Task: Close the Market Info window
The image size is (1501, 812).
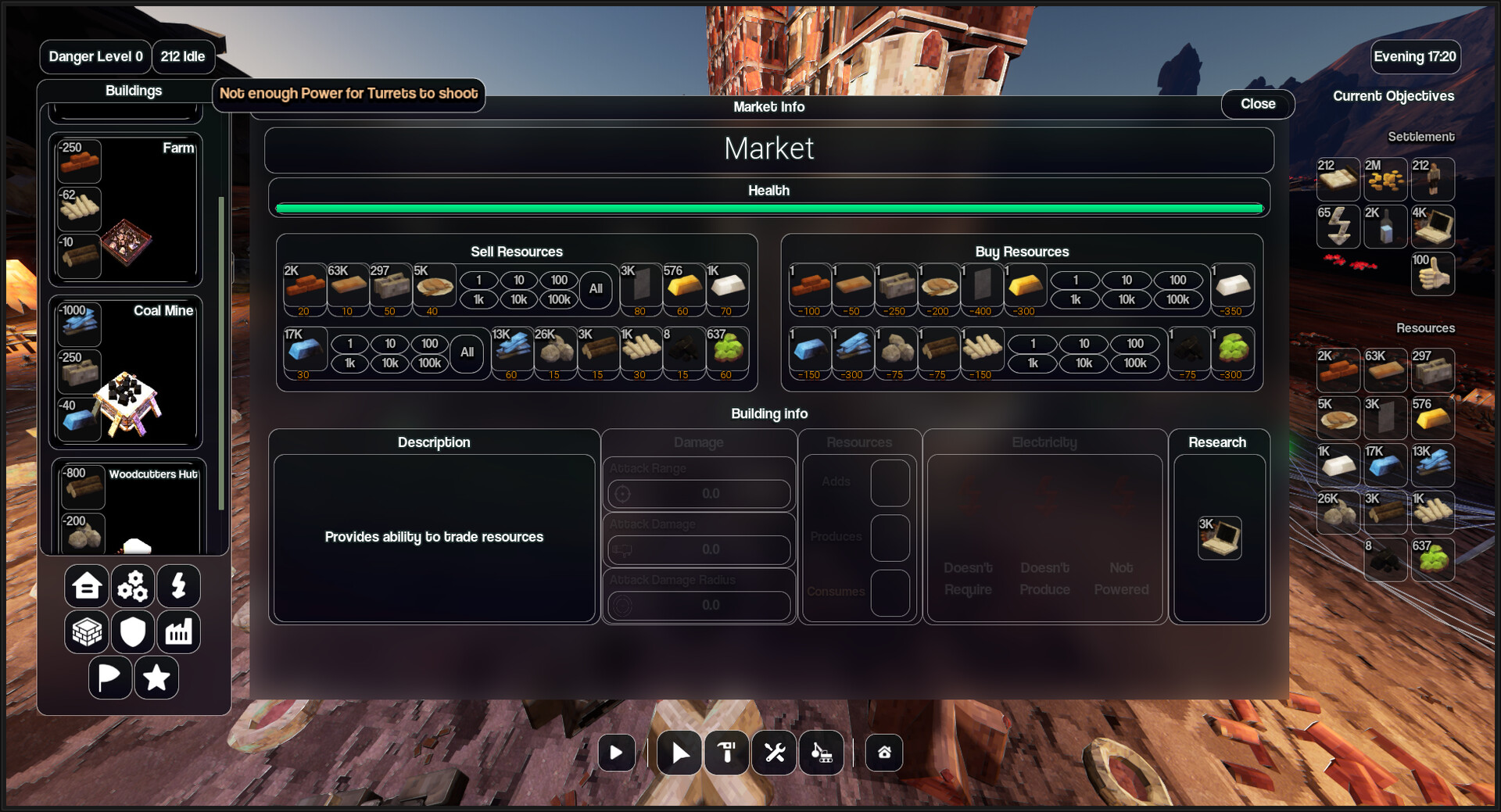Action: coord(1257,104)
